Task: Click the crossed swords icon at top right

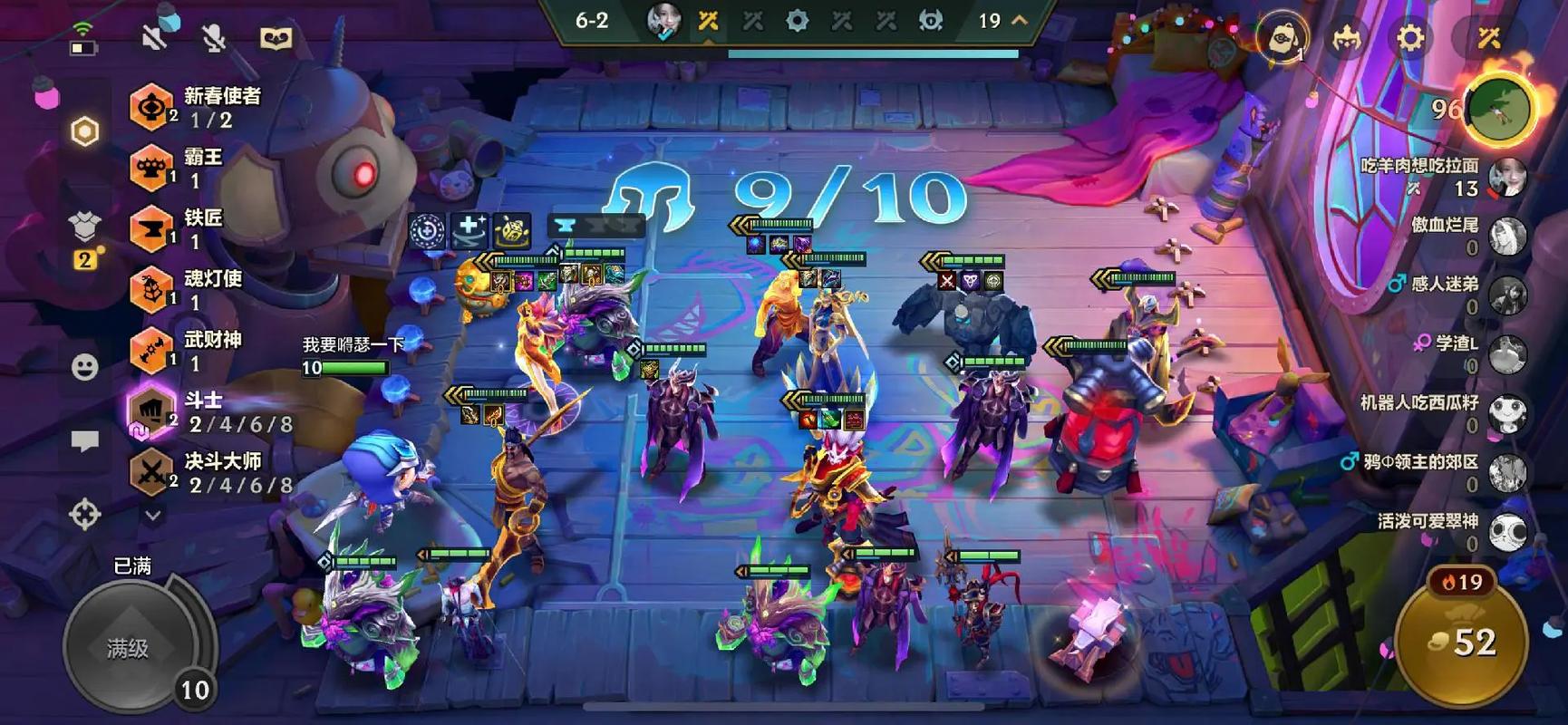Action: (1489, 38)
